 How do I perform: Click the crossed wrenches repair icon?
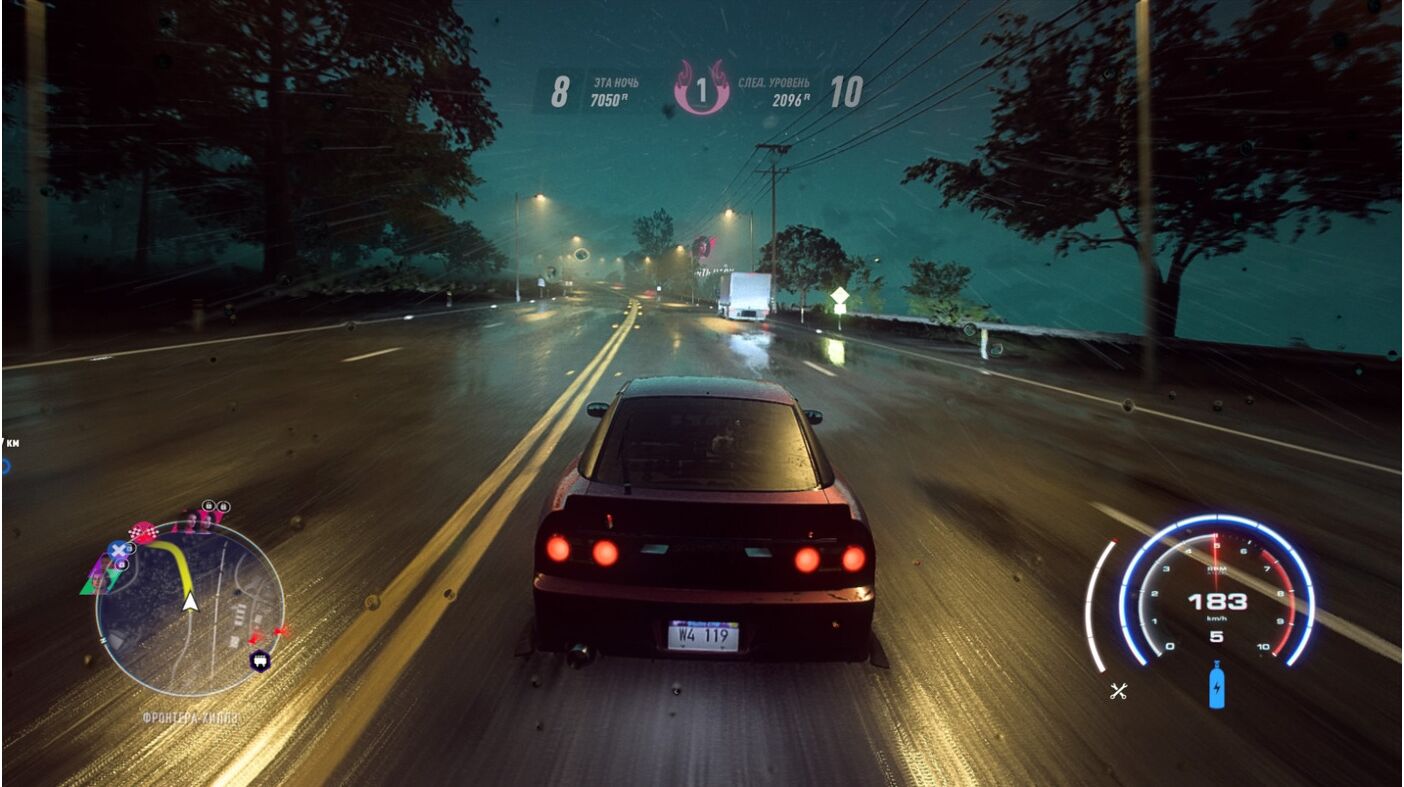point(1119,690)
